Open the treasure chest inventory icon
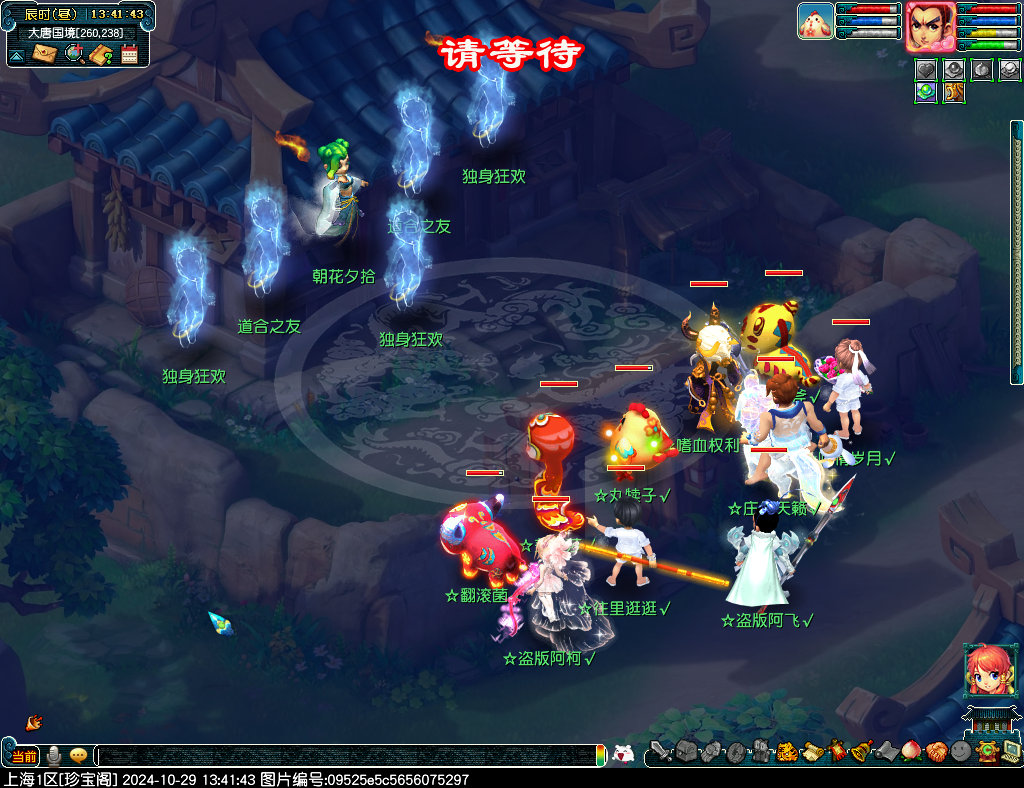1024x788 pixels. (685, 751)
